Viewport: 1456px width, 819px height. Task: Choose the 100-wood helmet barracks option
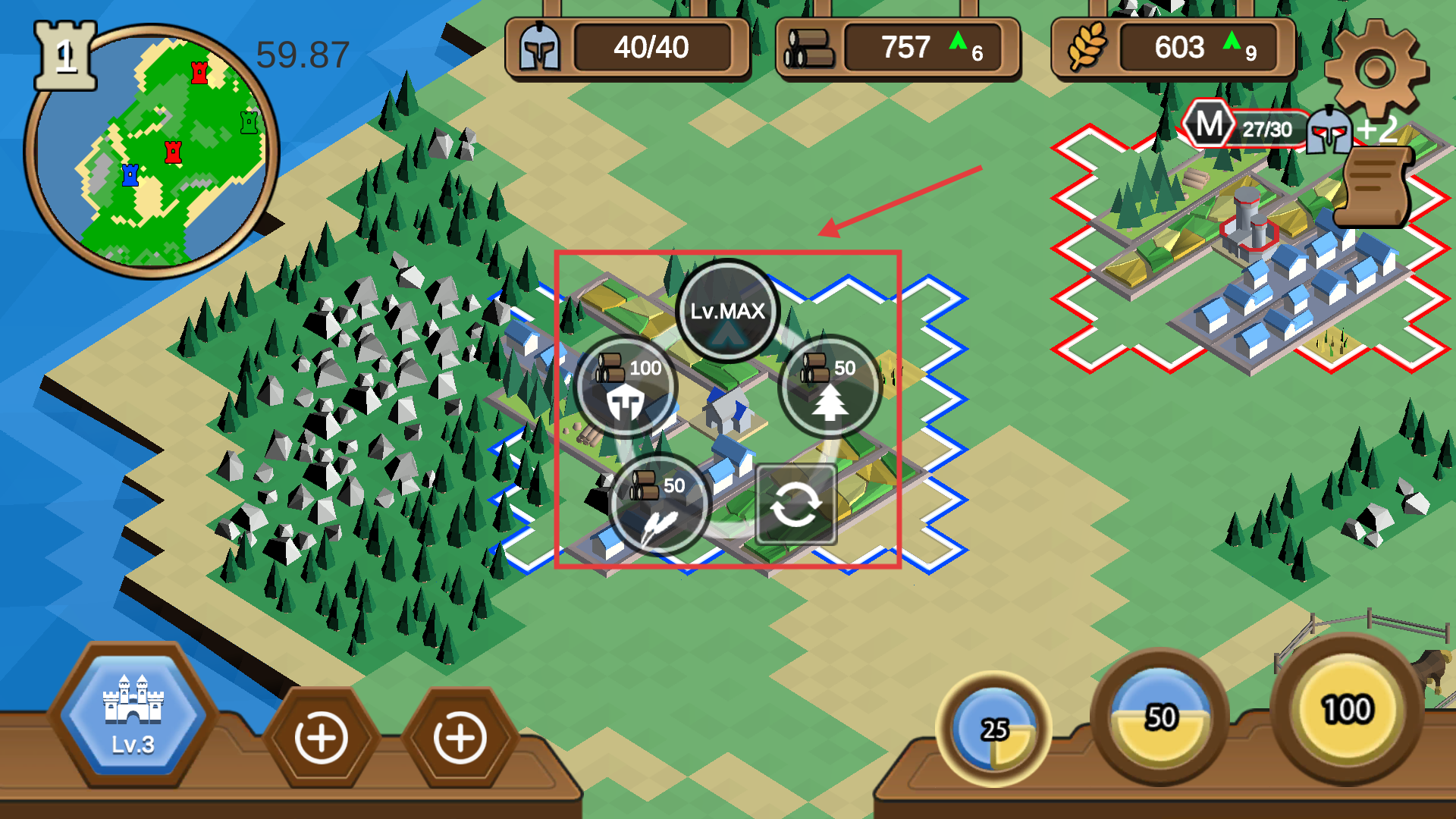[626, 387]
